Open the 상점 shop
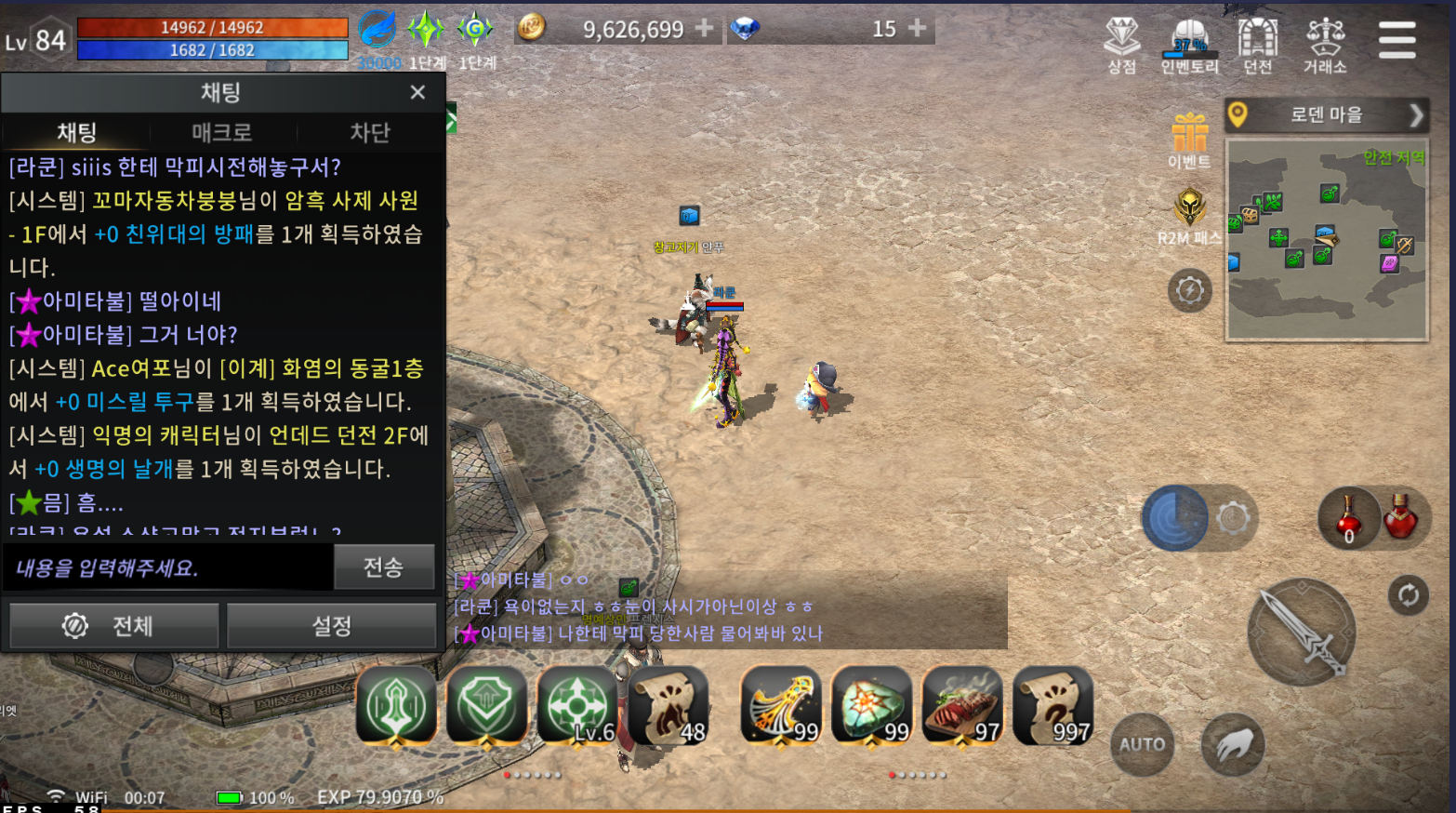This screenshot has width=1456, height=813. coord(1121,45)
